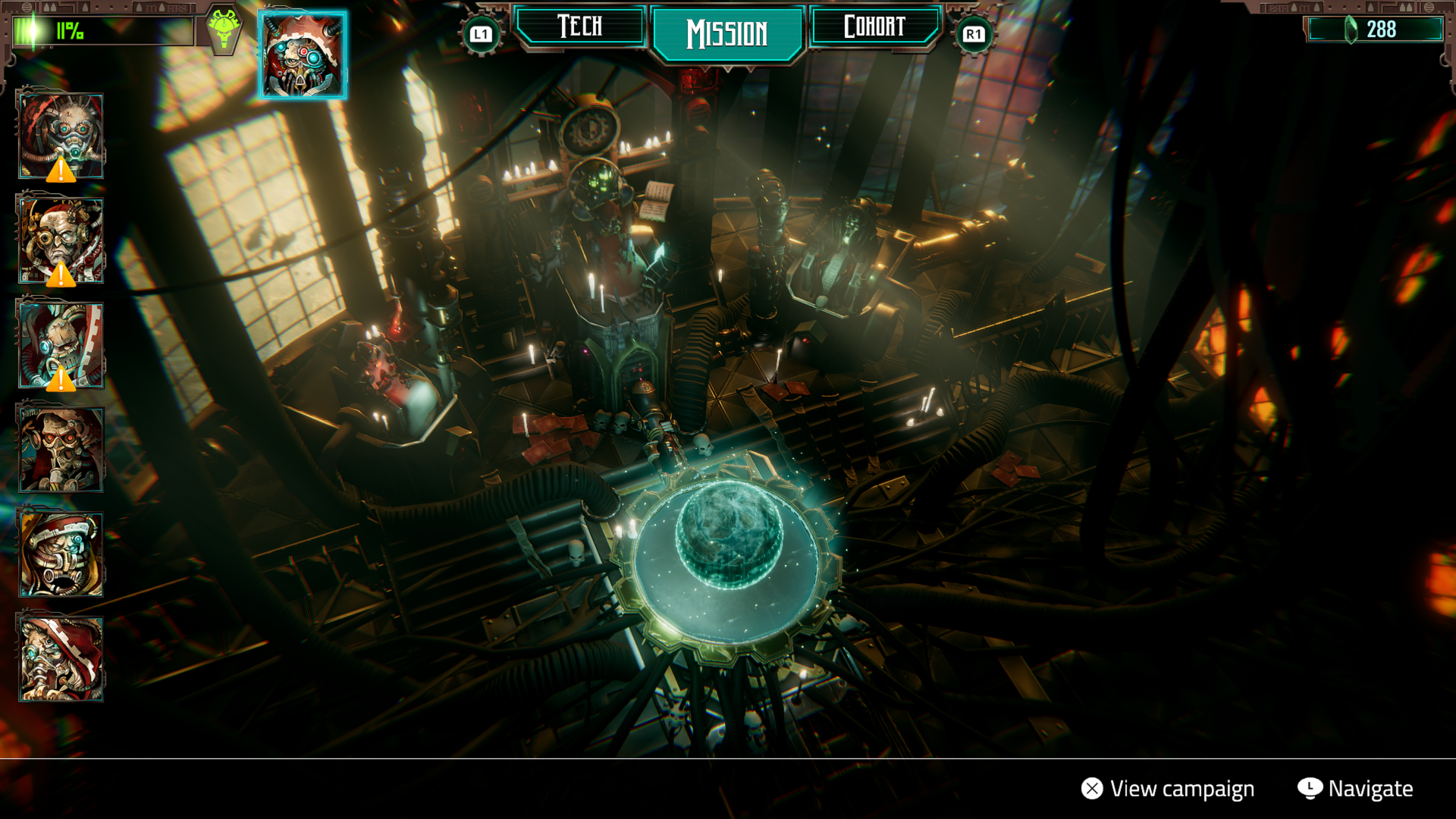
Task: Switch to the Tech tab
Action: pos(580,27)
